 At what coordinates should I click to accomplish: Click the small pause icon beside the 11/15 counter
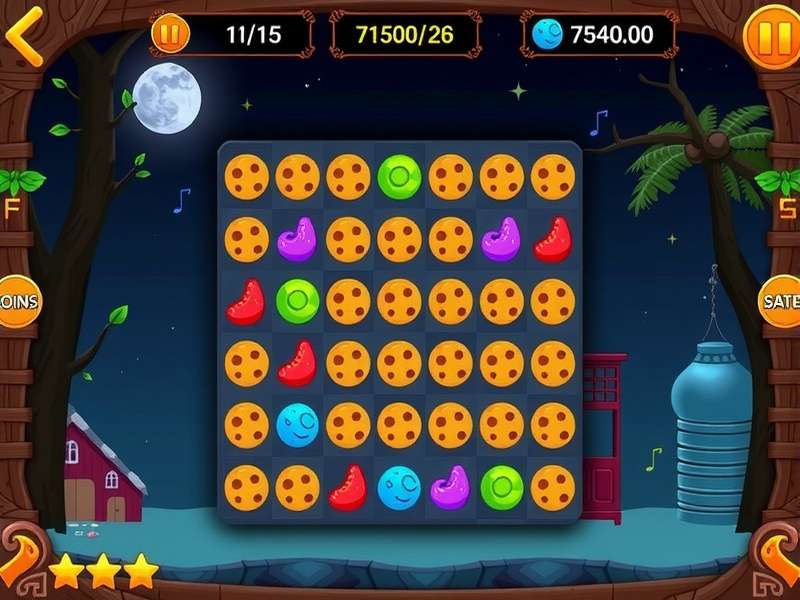coord(170,35)
